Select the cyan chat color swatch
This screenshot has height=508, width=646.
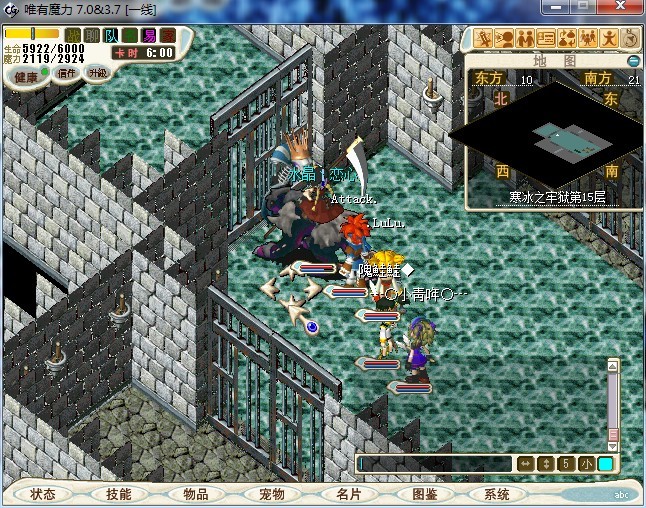tap(606, 464)
